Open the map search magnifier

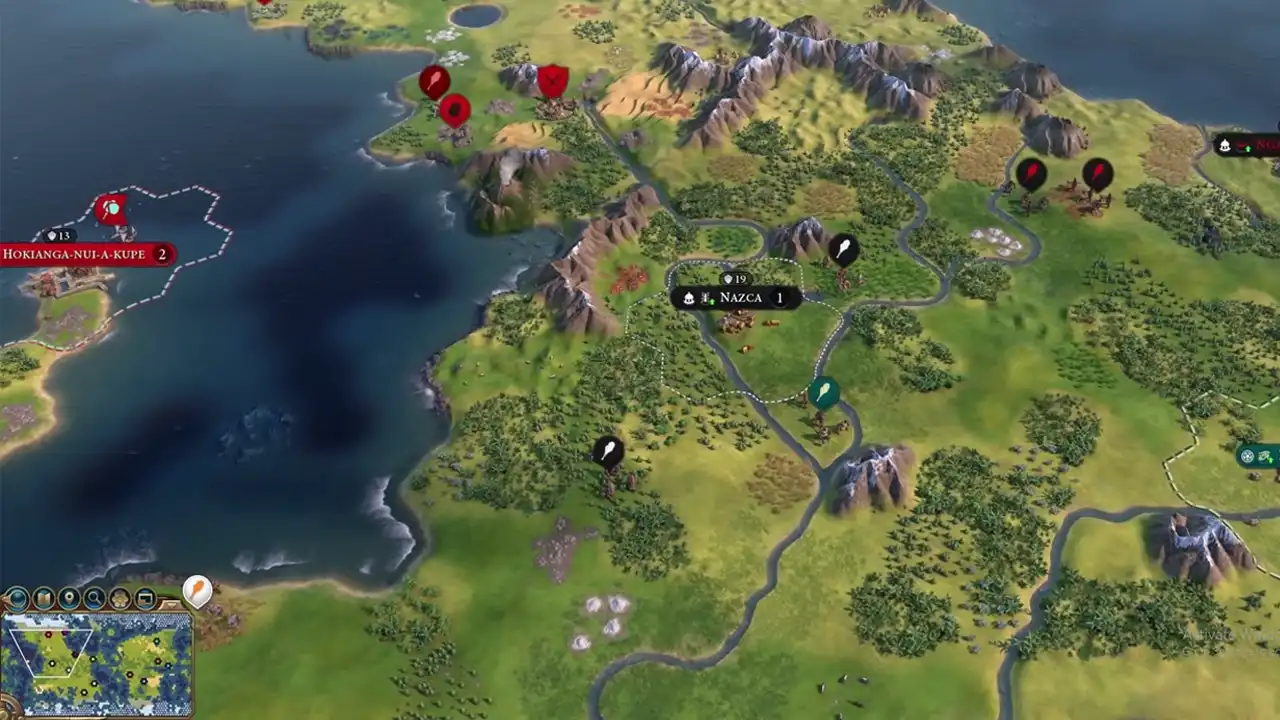(95, 599)
